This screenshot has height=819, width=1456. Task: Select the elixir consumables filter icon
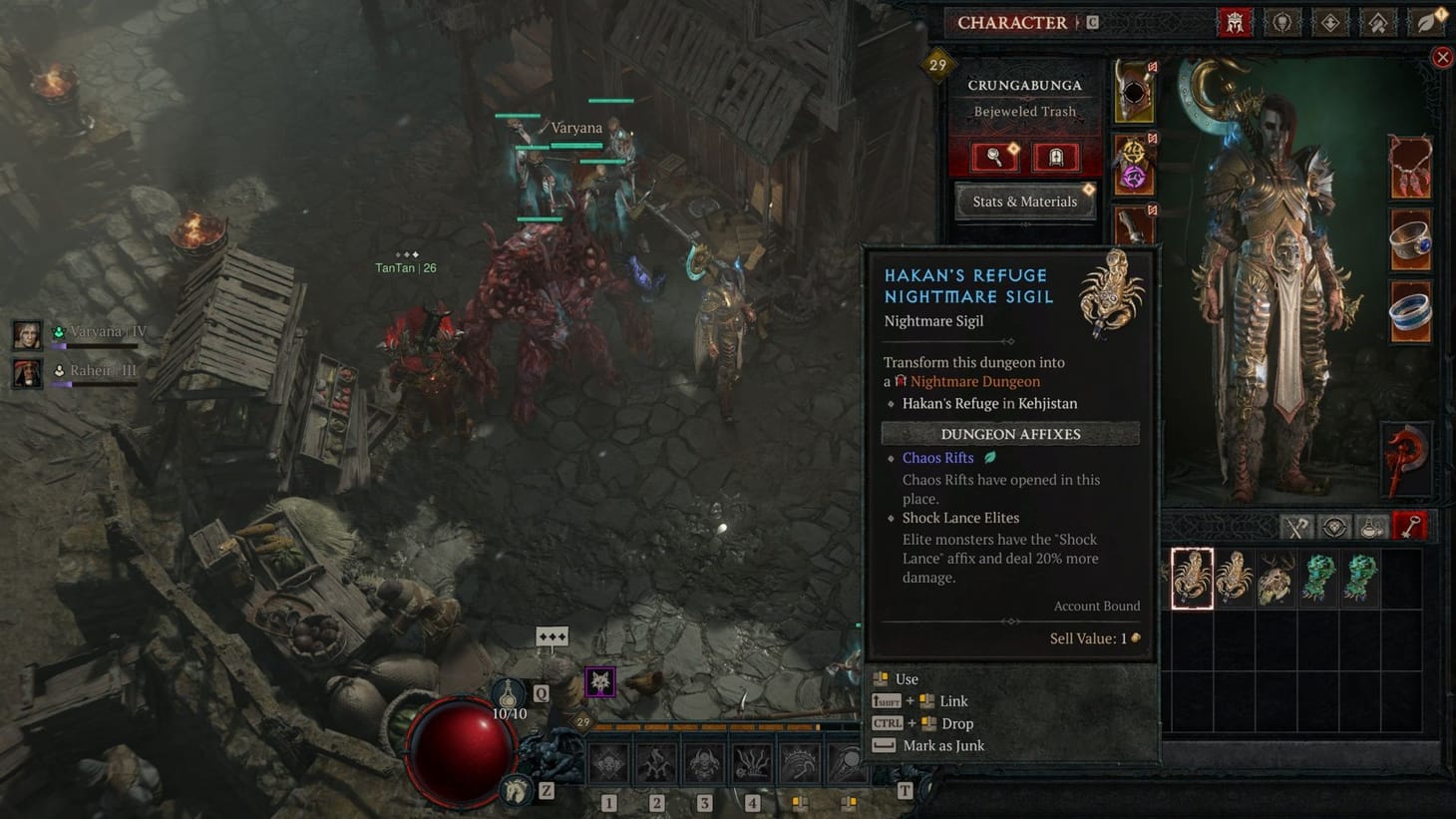[1371, 526]
